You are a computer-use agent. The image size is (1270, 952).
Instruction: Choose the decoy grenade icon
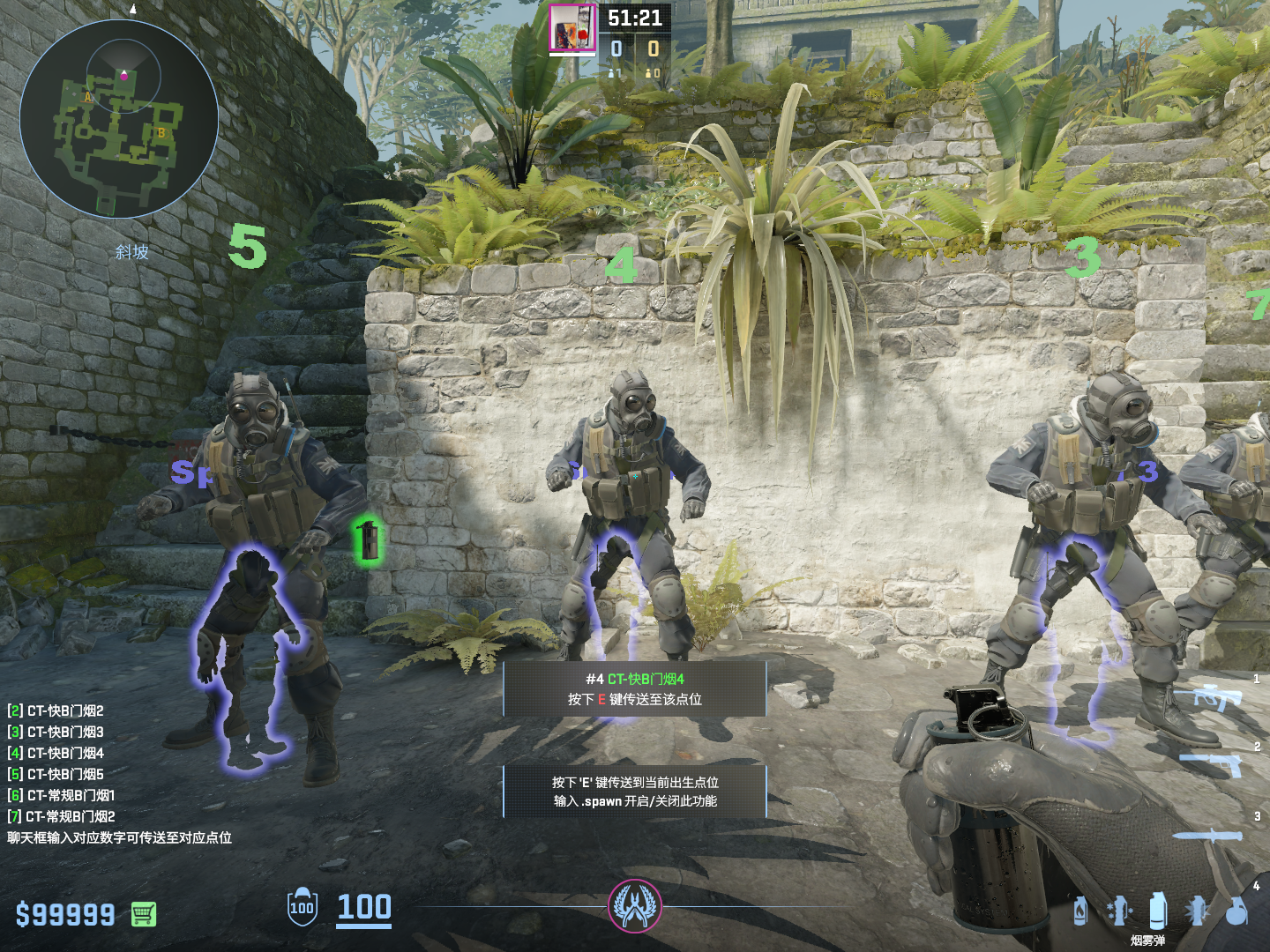[1118, 911]
